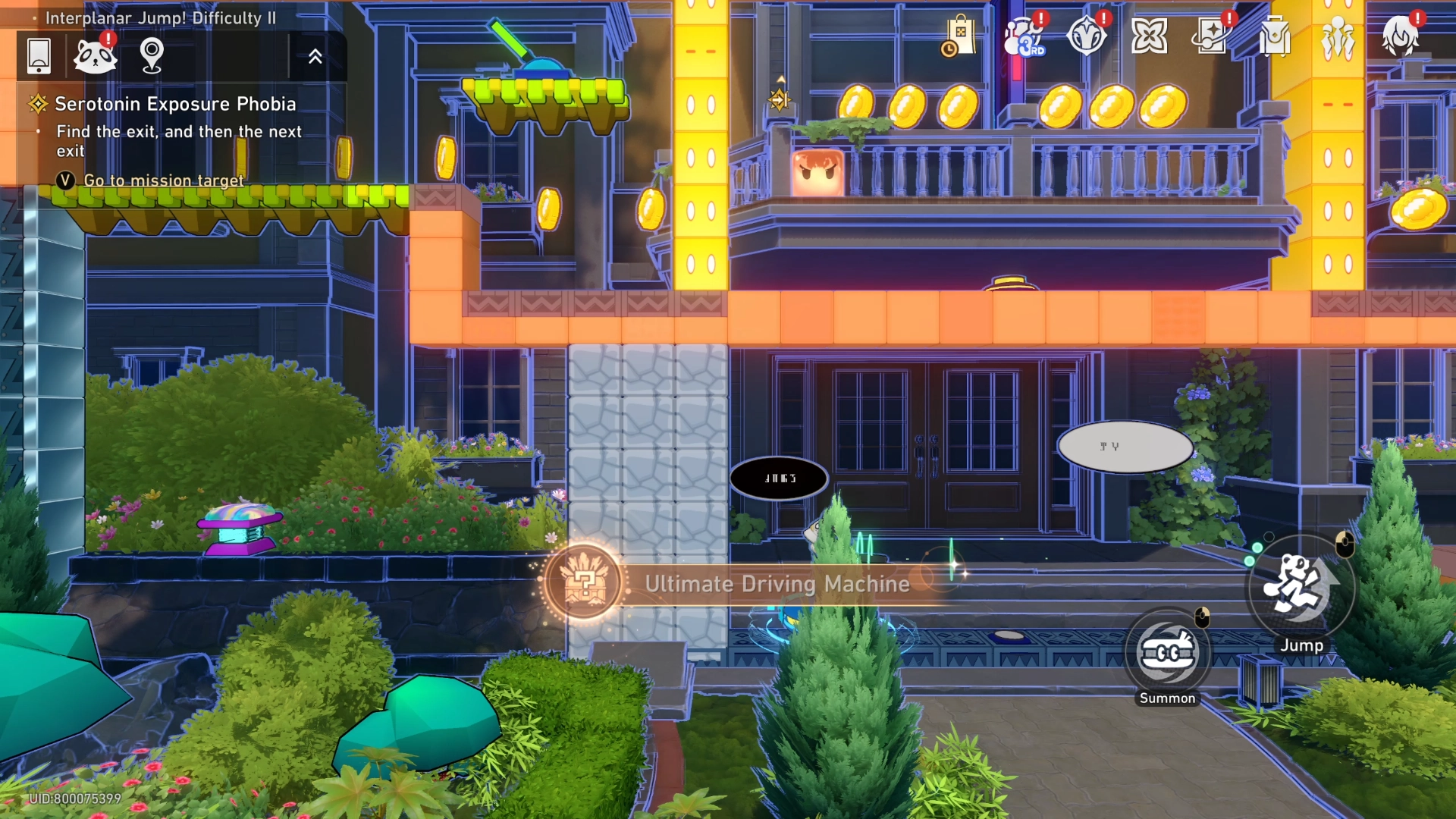Open the phone menu icon
1456x819 pixels.
(x=39, y=56)
